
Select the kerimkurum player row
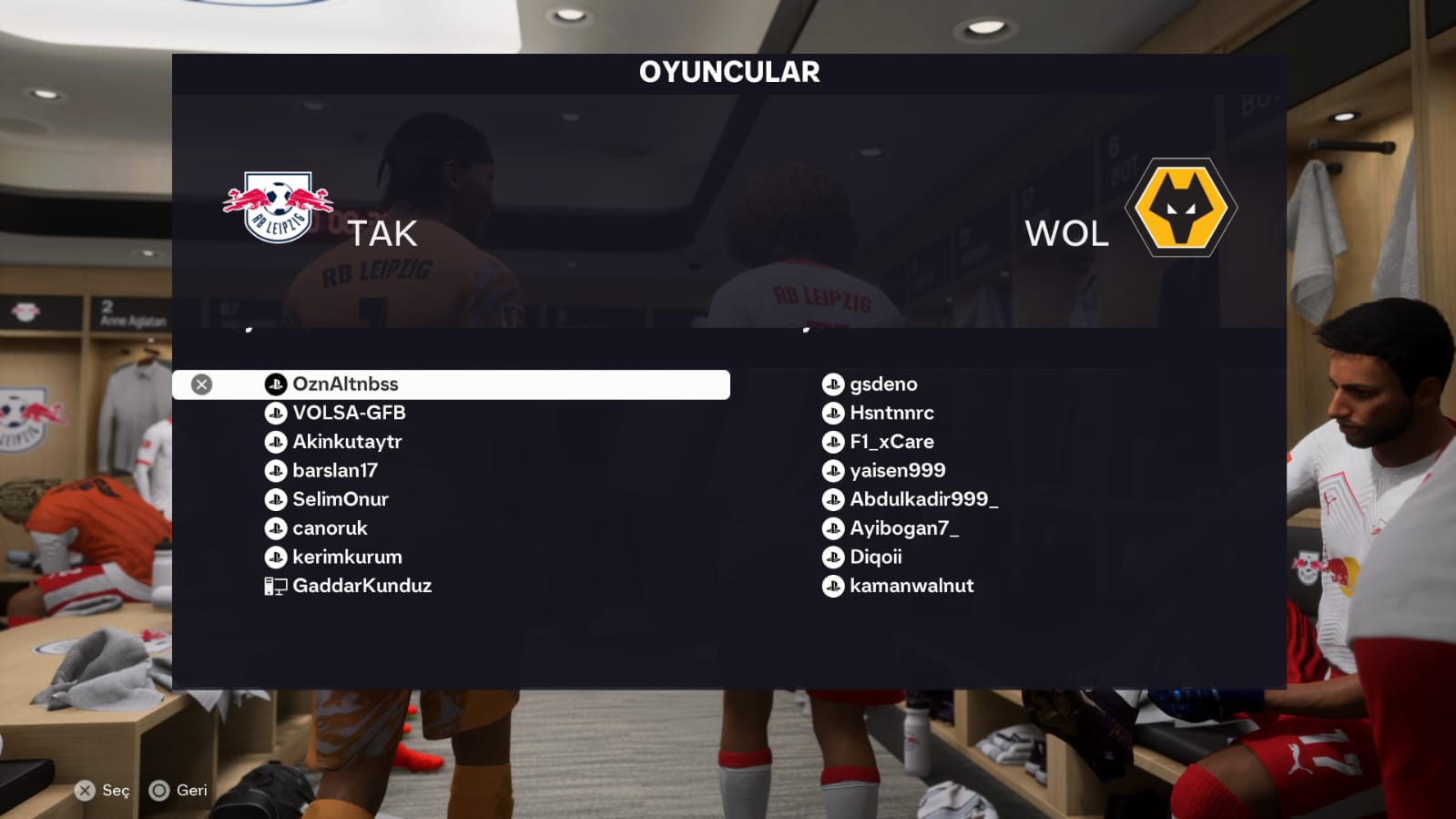347,558
